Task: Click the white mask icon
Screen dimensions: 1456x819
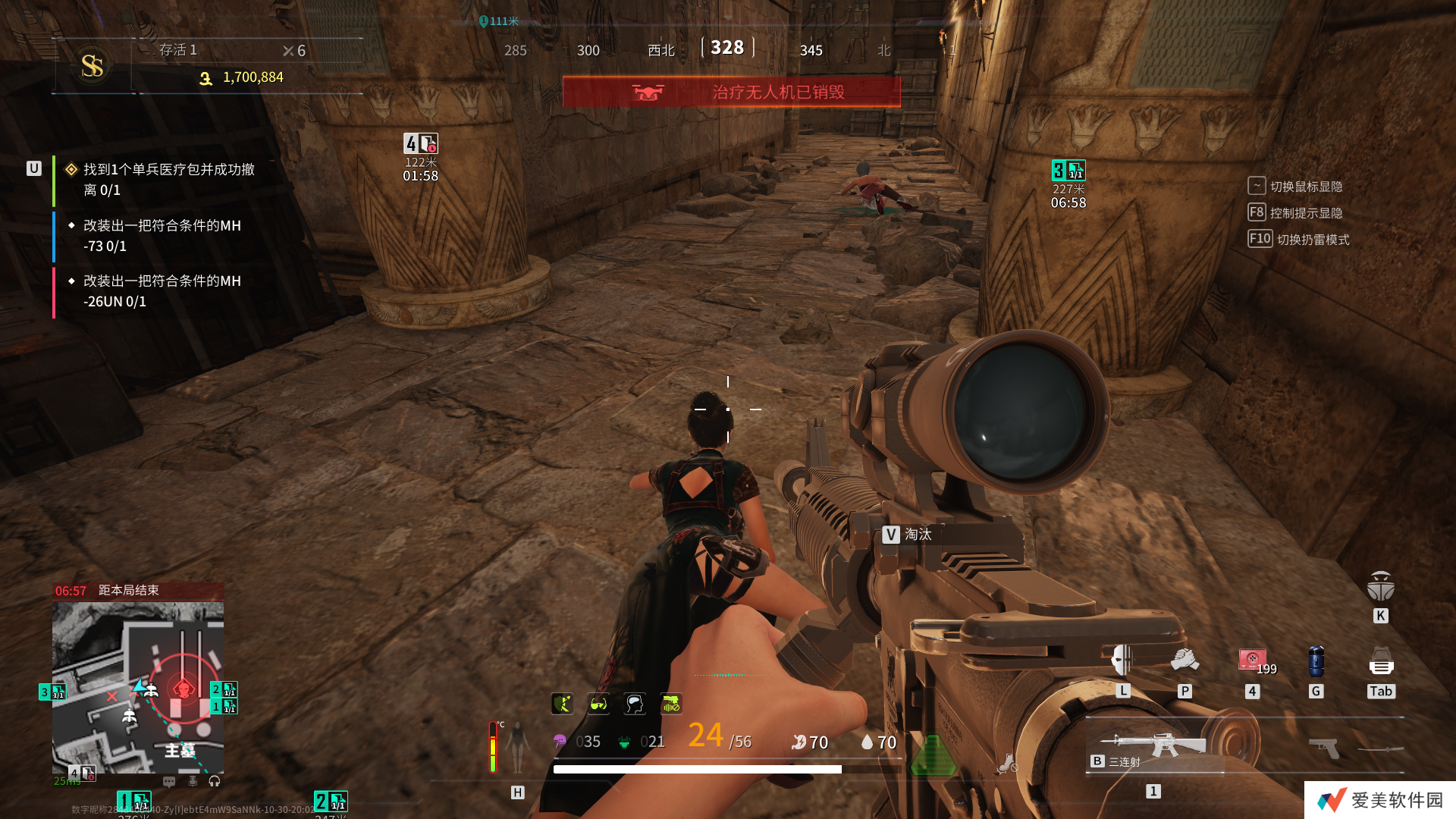Action: pos(1122,661)
